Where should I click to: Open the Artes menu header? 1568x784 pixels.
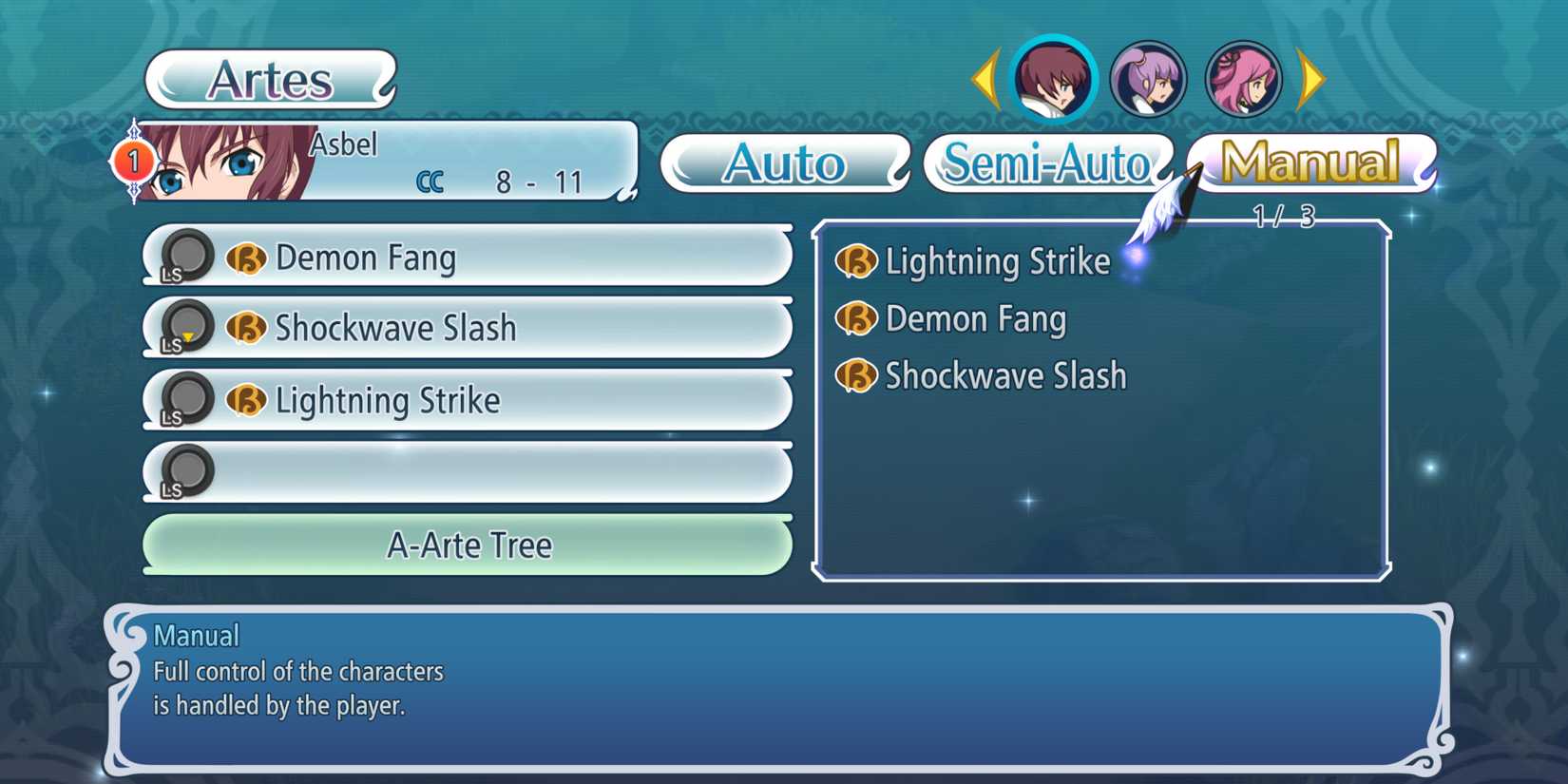(x=268, y=80)
